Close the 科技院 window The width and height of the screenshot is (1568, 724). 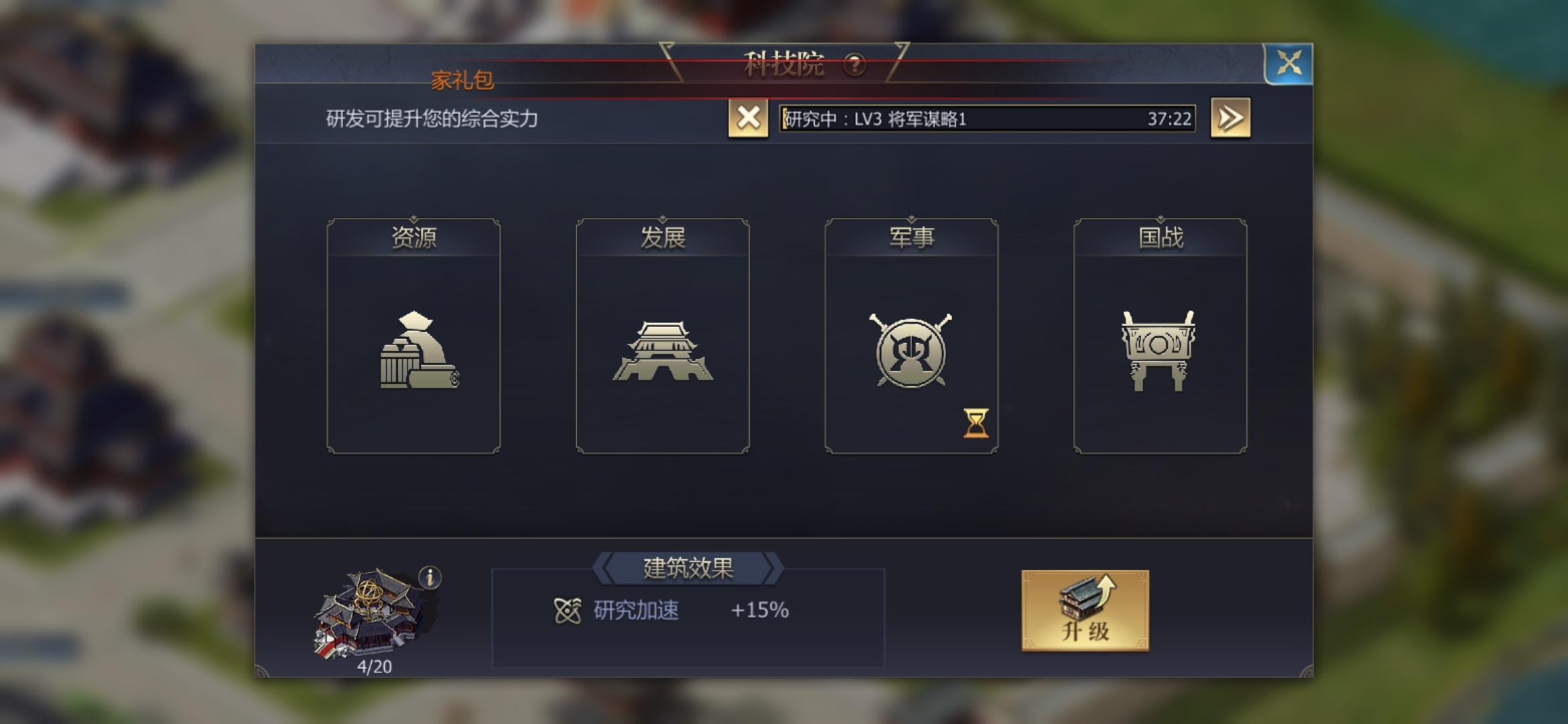point(1290,64)
